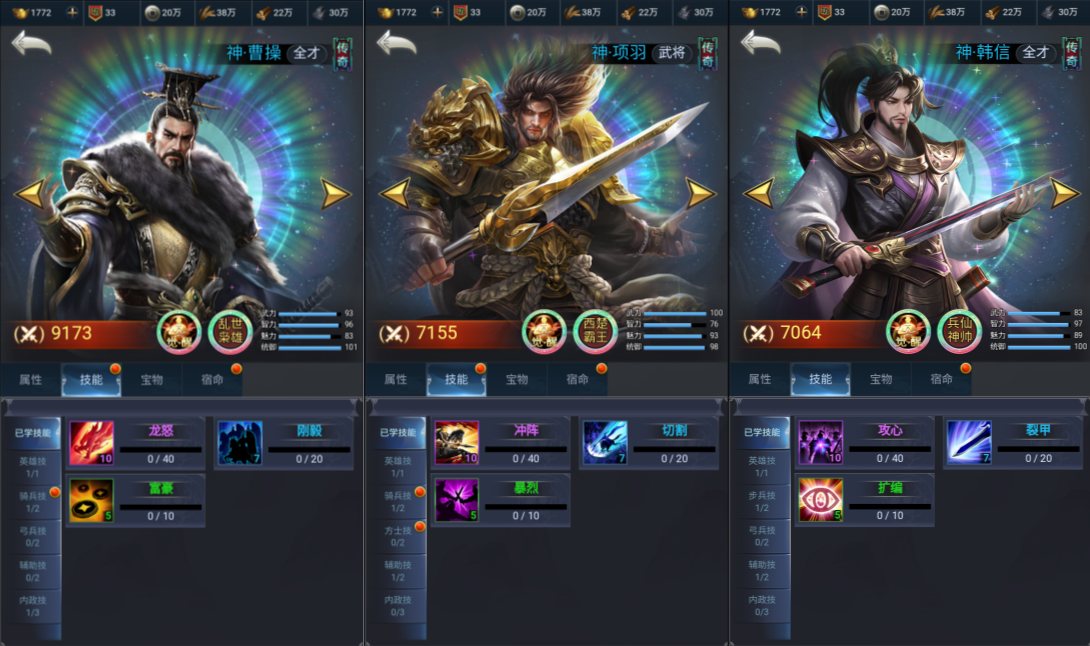1090x646 pixels.
Task: Select the 冲阵 skill icon
Action: pos(456,443)
